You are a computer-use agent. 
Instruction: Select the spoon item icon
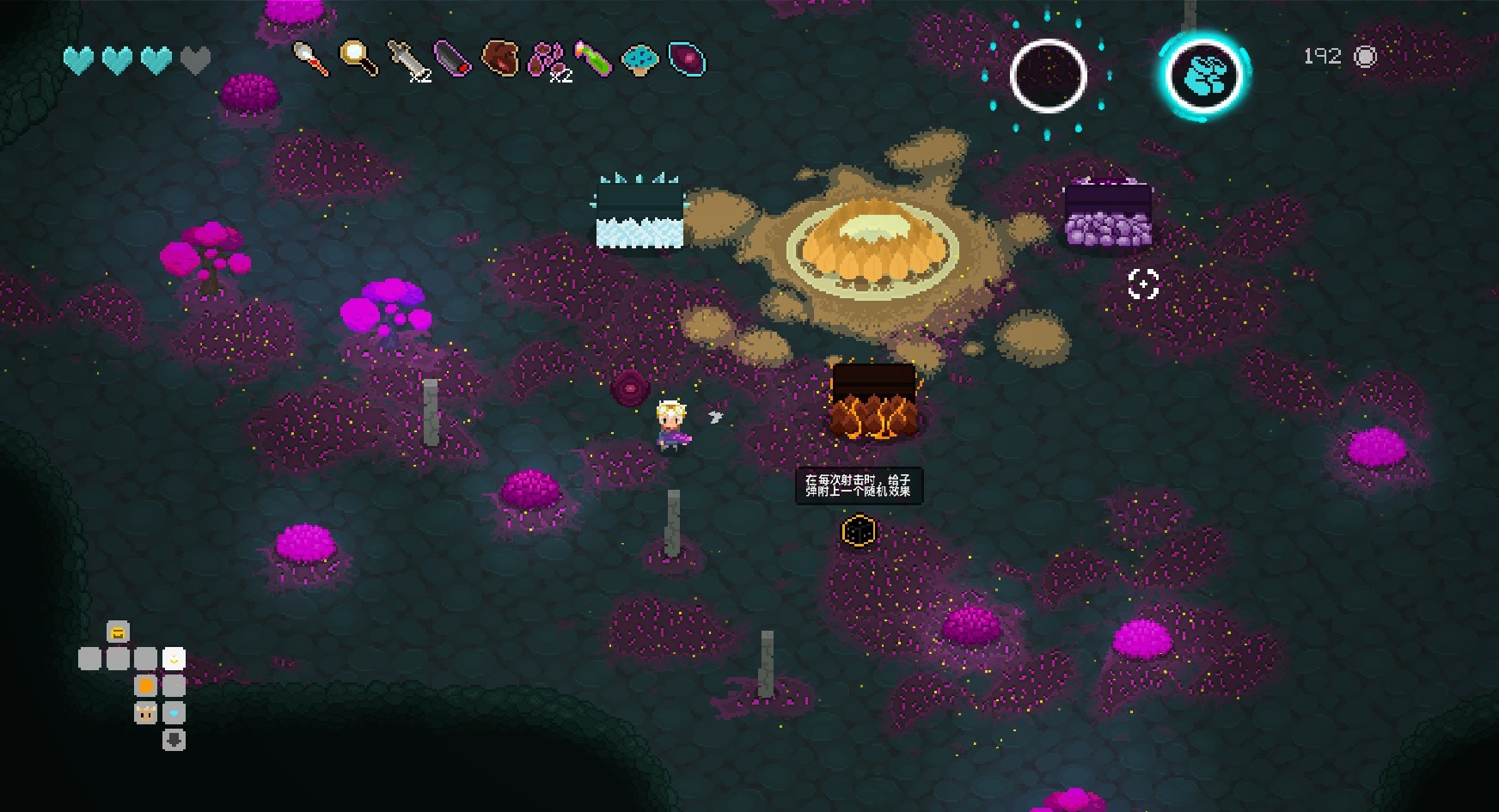coord(310,58)
